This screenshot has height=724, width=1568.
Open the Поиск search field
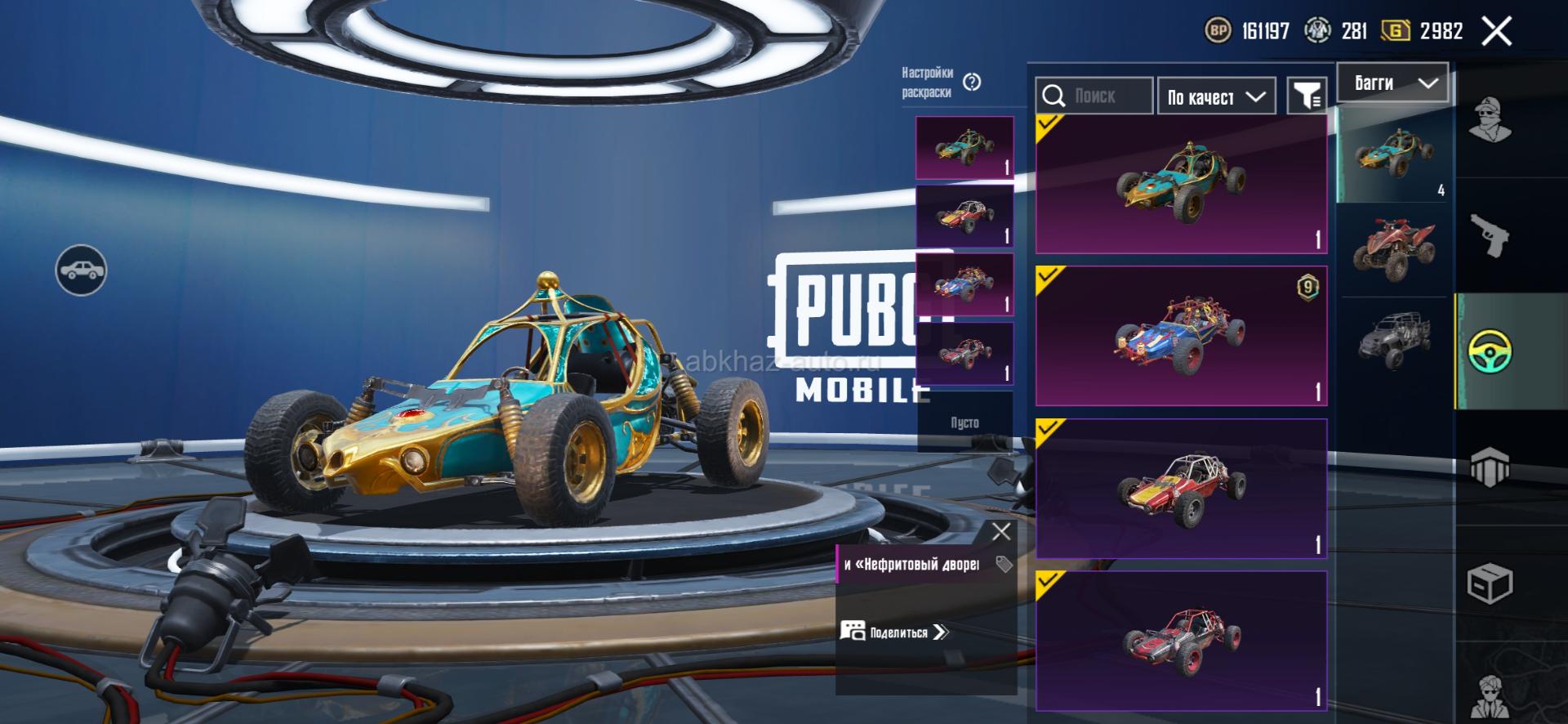(1094, 96)
